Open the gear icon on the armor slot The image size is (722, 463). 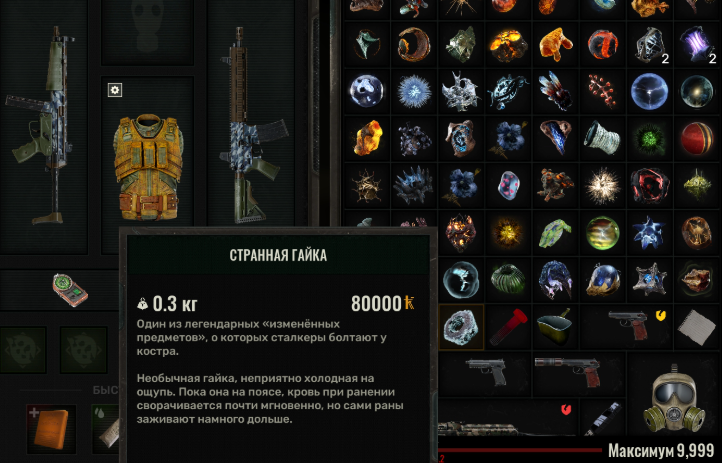[115, 91]
